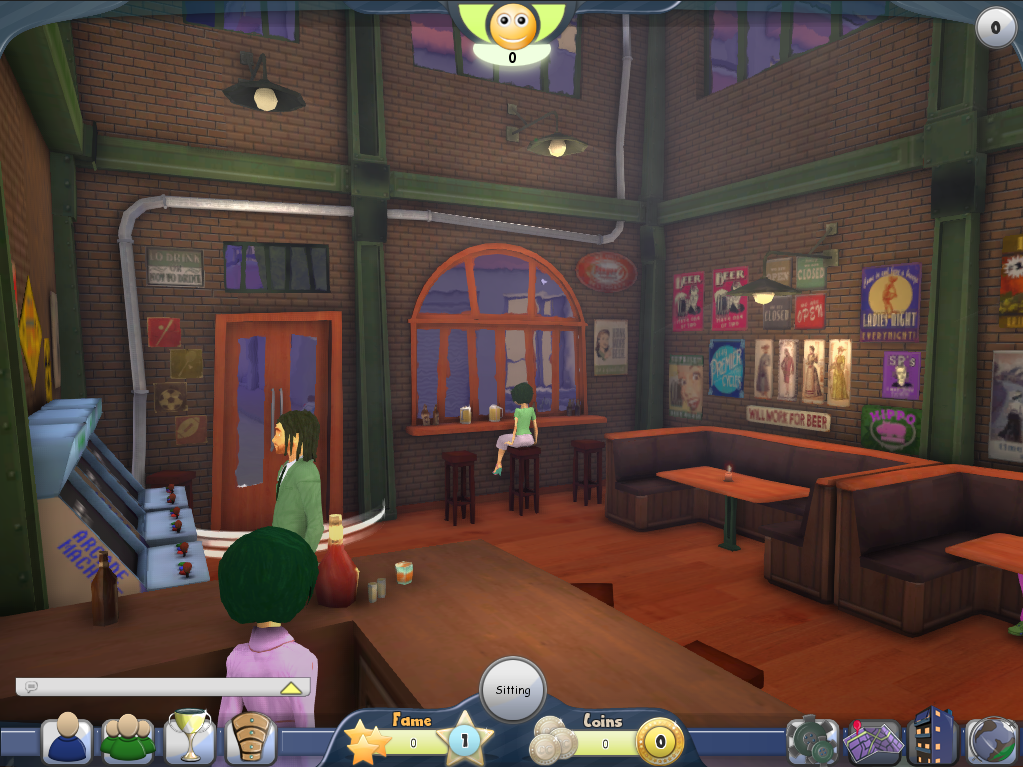Click the round Sitting status button
The width and height of the screenshot is (1023, 767).
[513, 690]
